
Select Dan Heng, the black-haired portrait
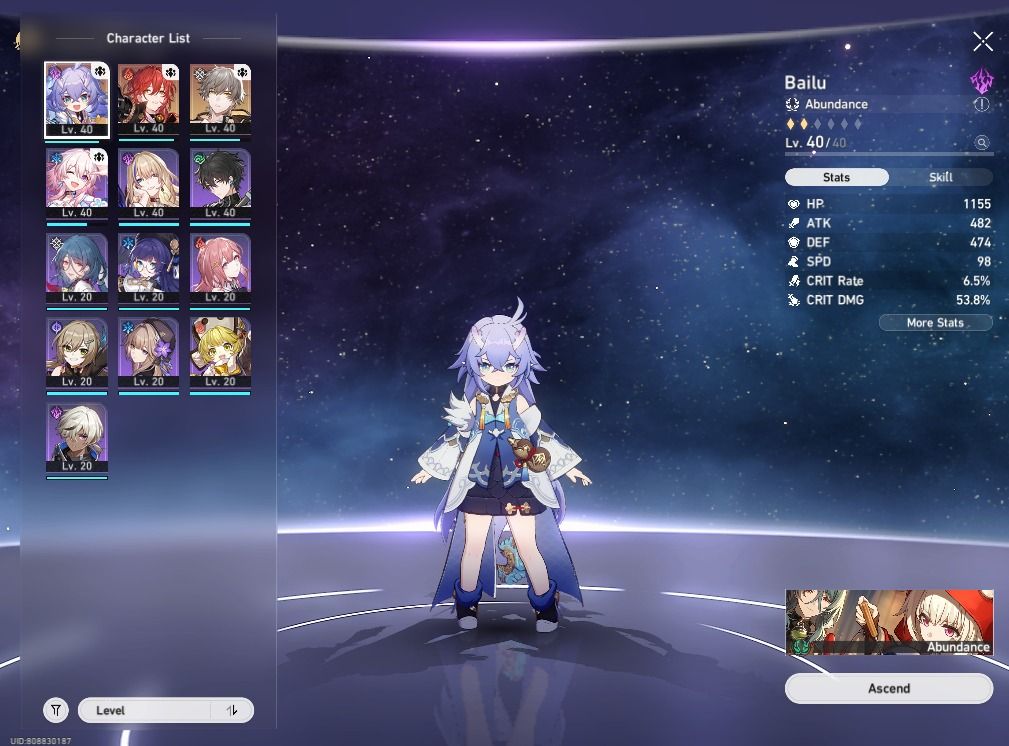pos(220,184)
